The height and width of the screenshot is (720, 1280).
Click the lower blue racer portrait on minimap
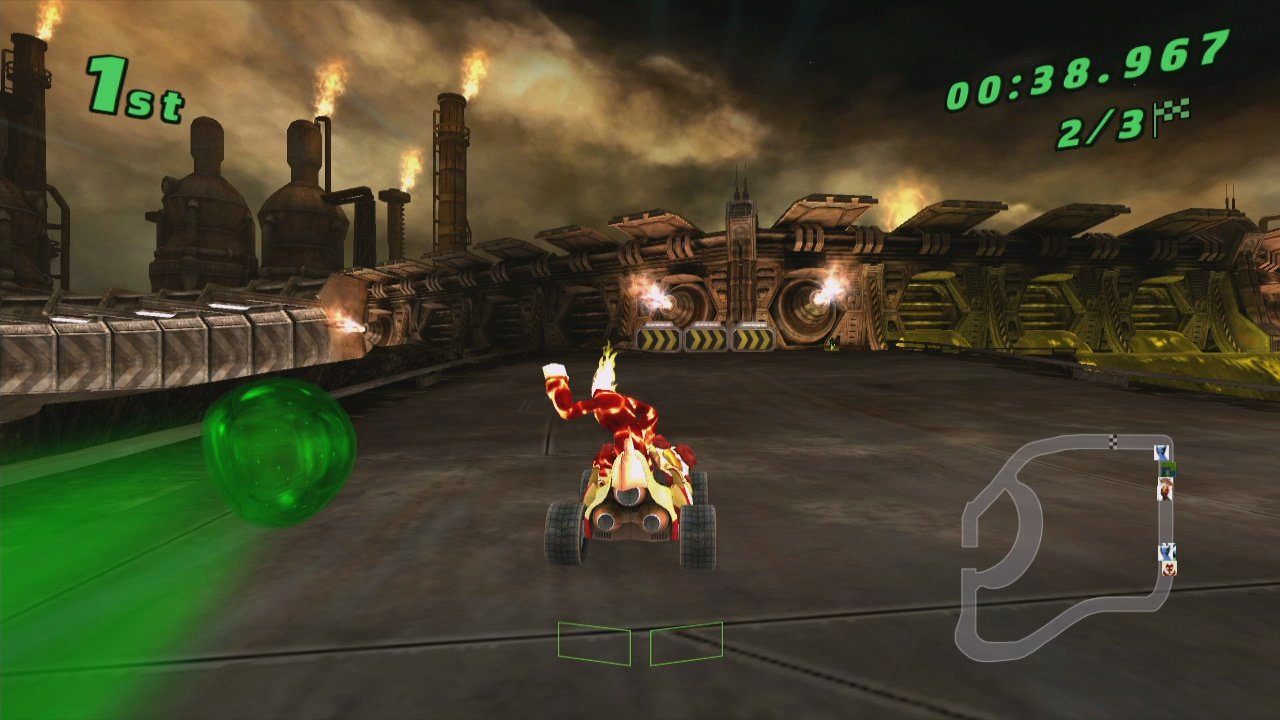tap(1166, 551)
